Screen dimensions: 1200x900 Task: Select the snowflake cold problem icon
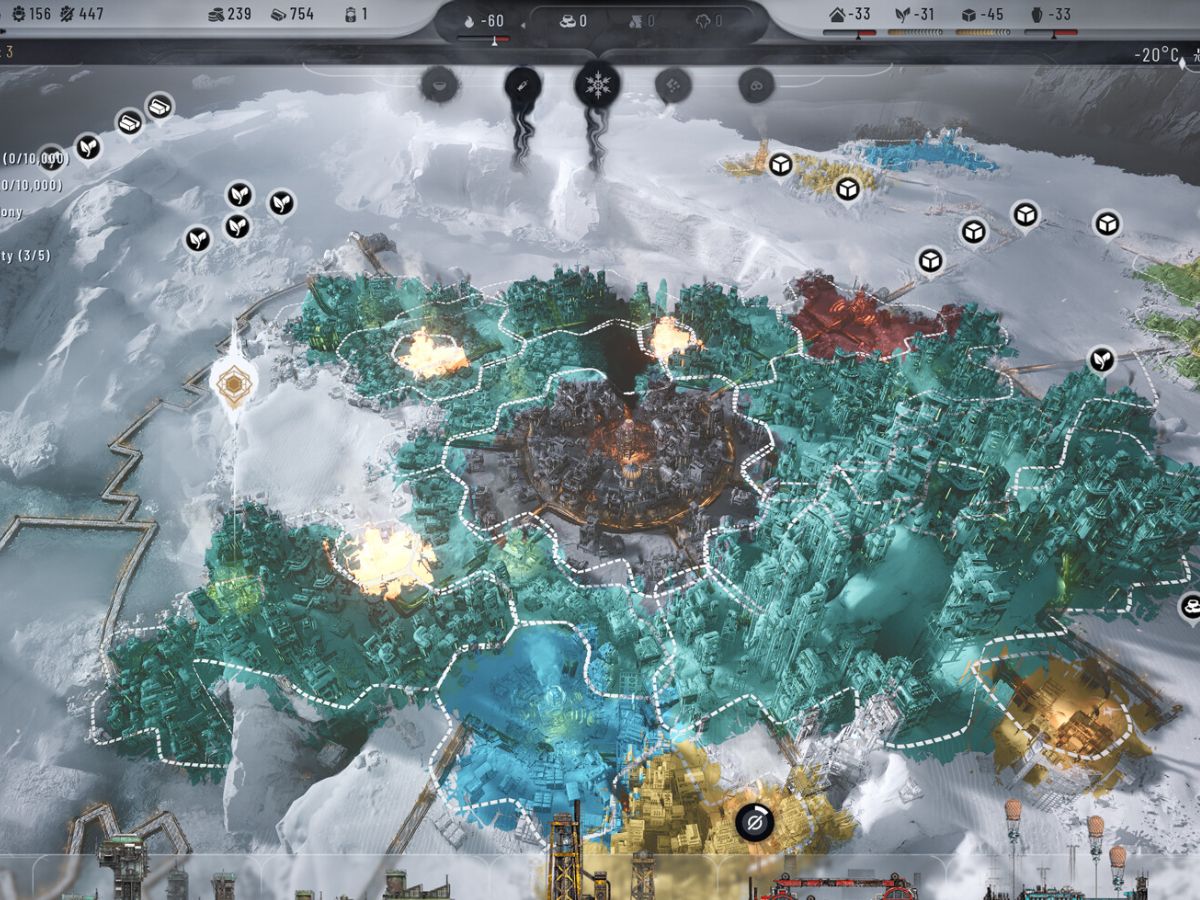click(x=597, y=84)
